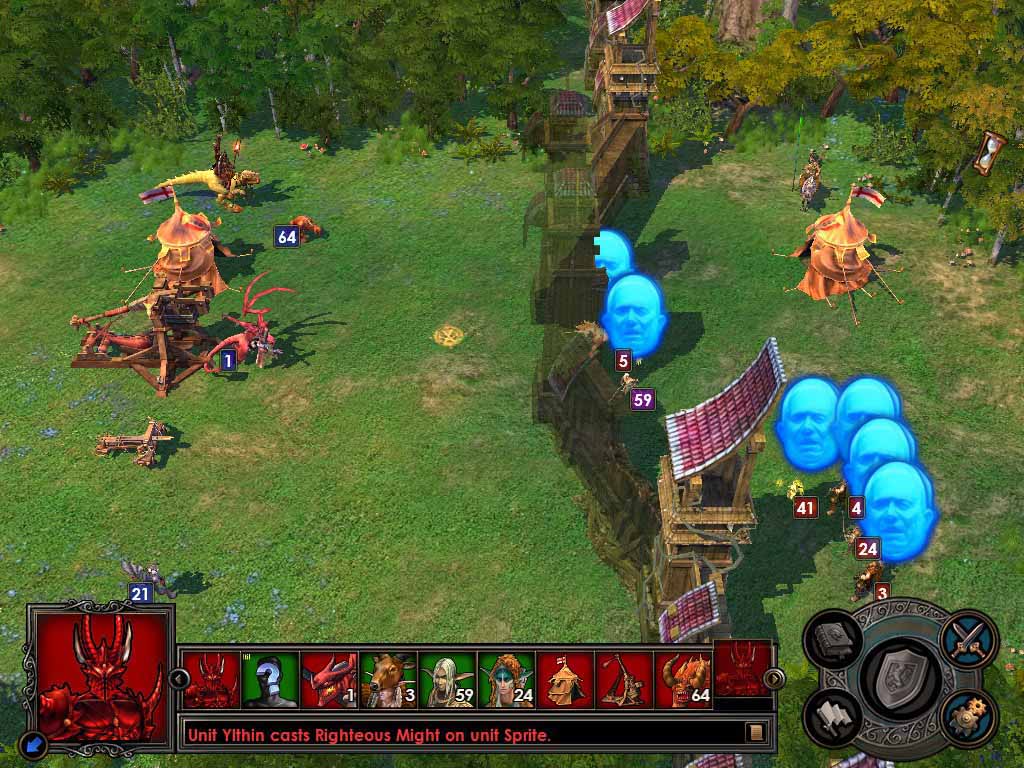Select the red devil portrait showing 1
Viewport: 1024px width, 768px height.
pyautogui.click(x=329, y=680)
